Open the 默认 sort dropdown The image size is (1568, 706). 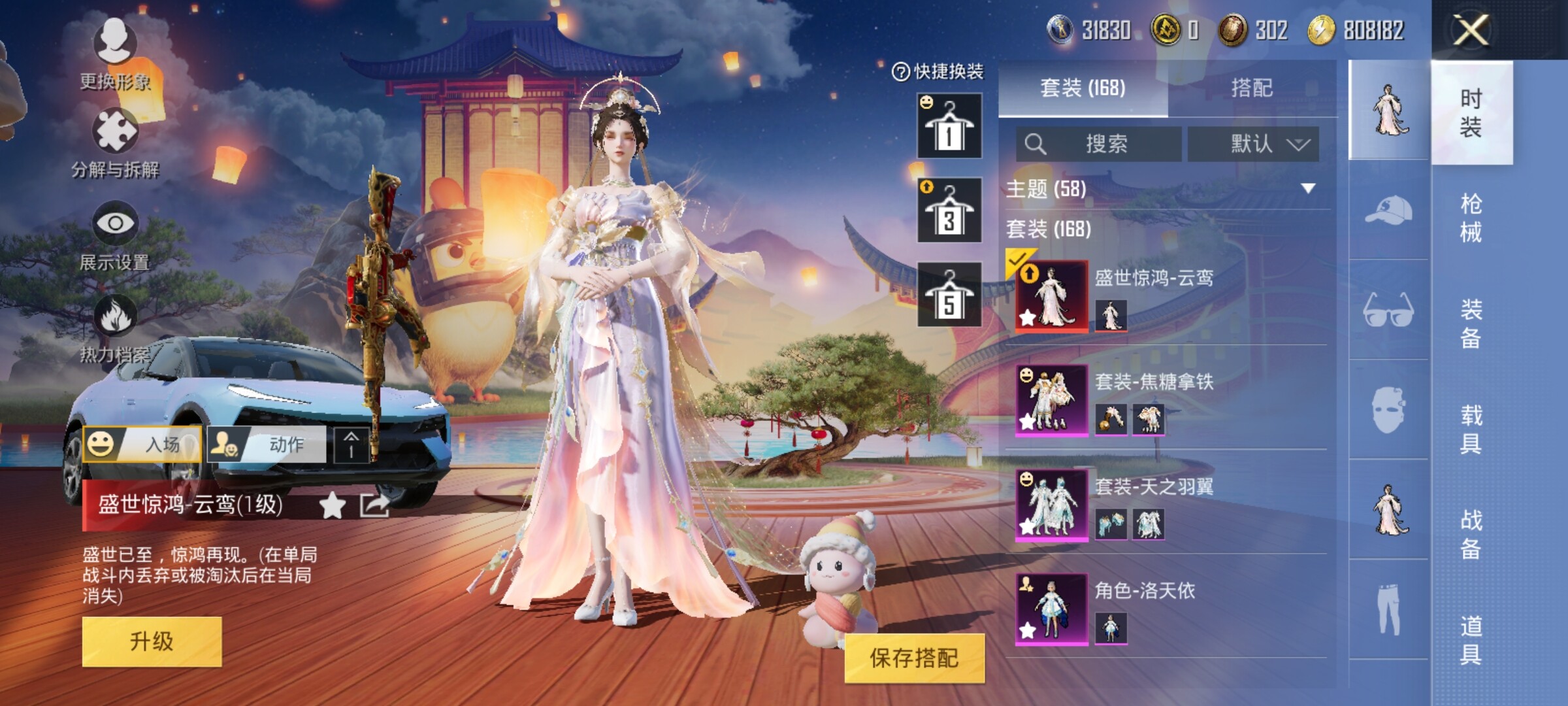pos(1252,144)
